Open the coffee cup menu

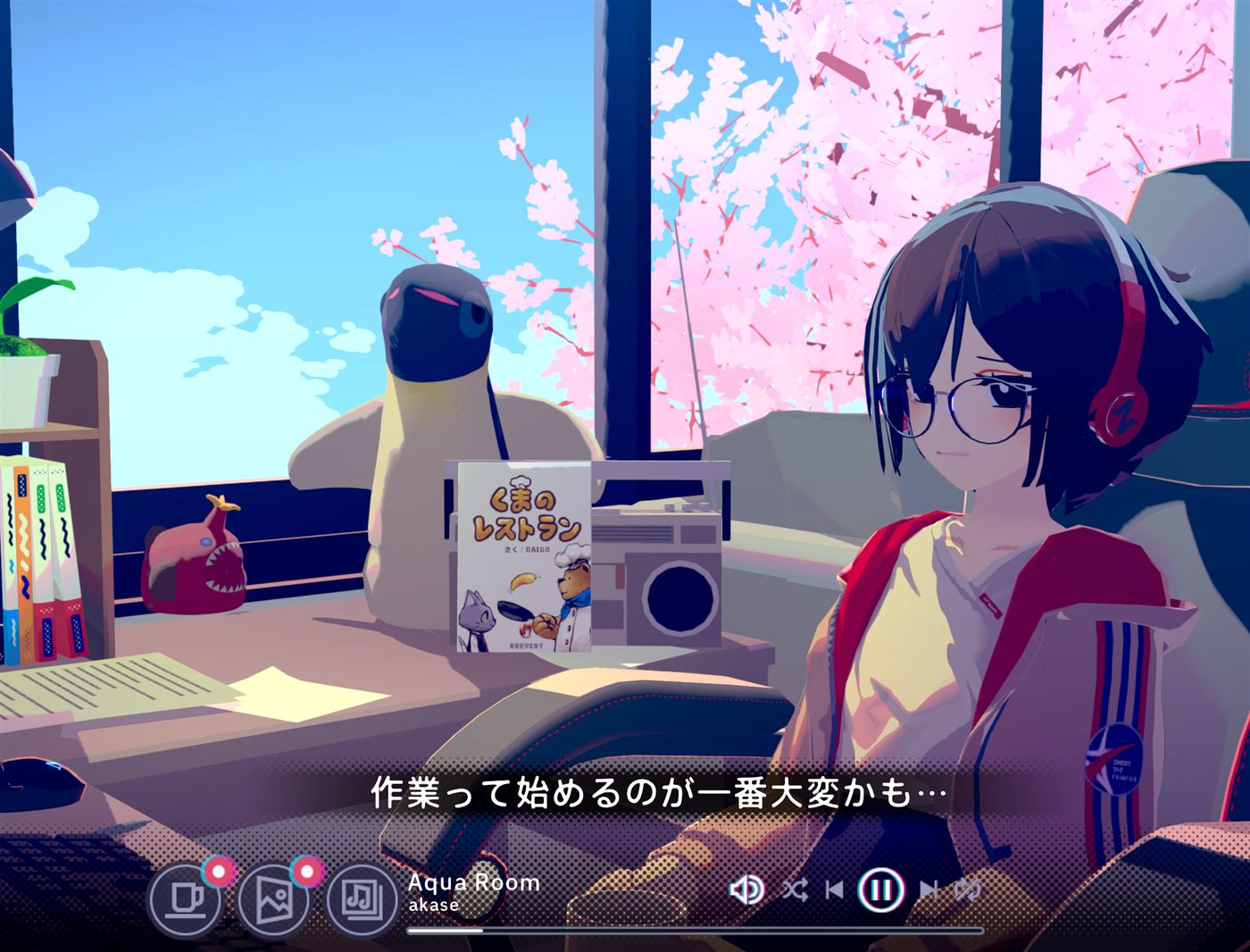click(185, 897)
